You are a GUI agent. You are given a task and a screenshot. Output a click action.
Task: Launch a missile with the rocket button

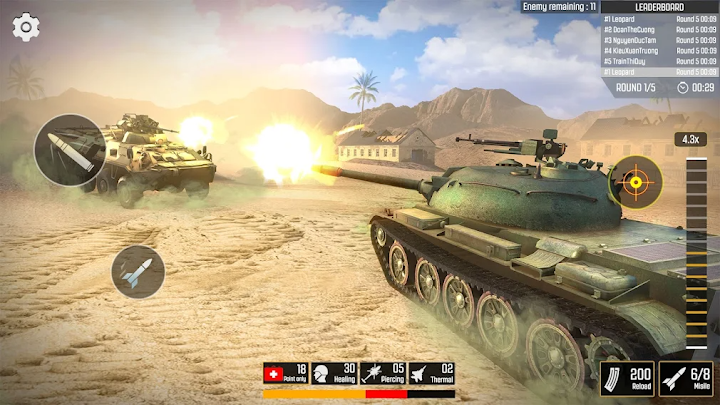[x=138, y=271]
